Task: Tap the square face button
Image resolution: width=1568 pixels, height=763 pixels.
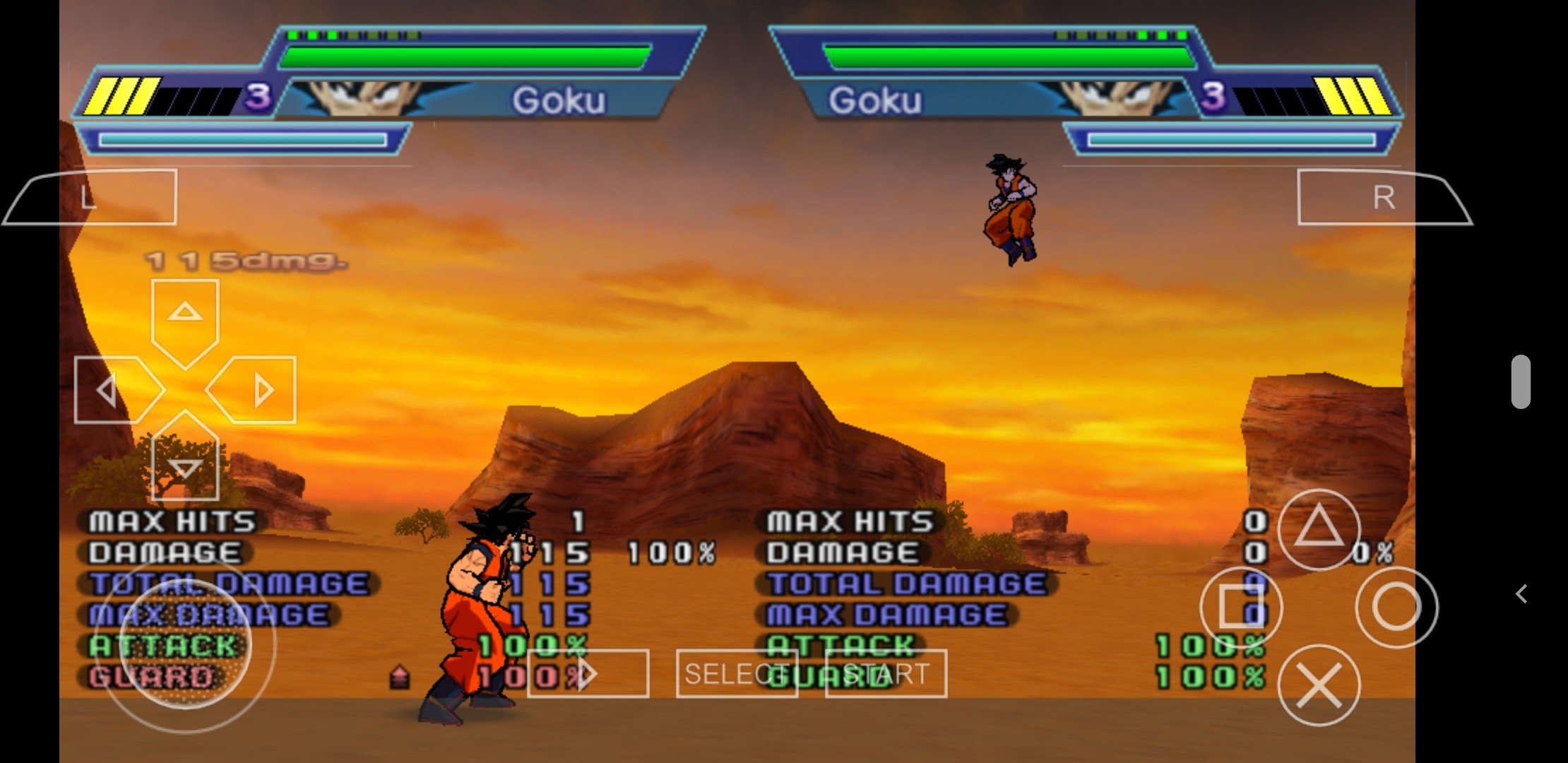Action: (1241, 607)
